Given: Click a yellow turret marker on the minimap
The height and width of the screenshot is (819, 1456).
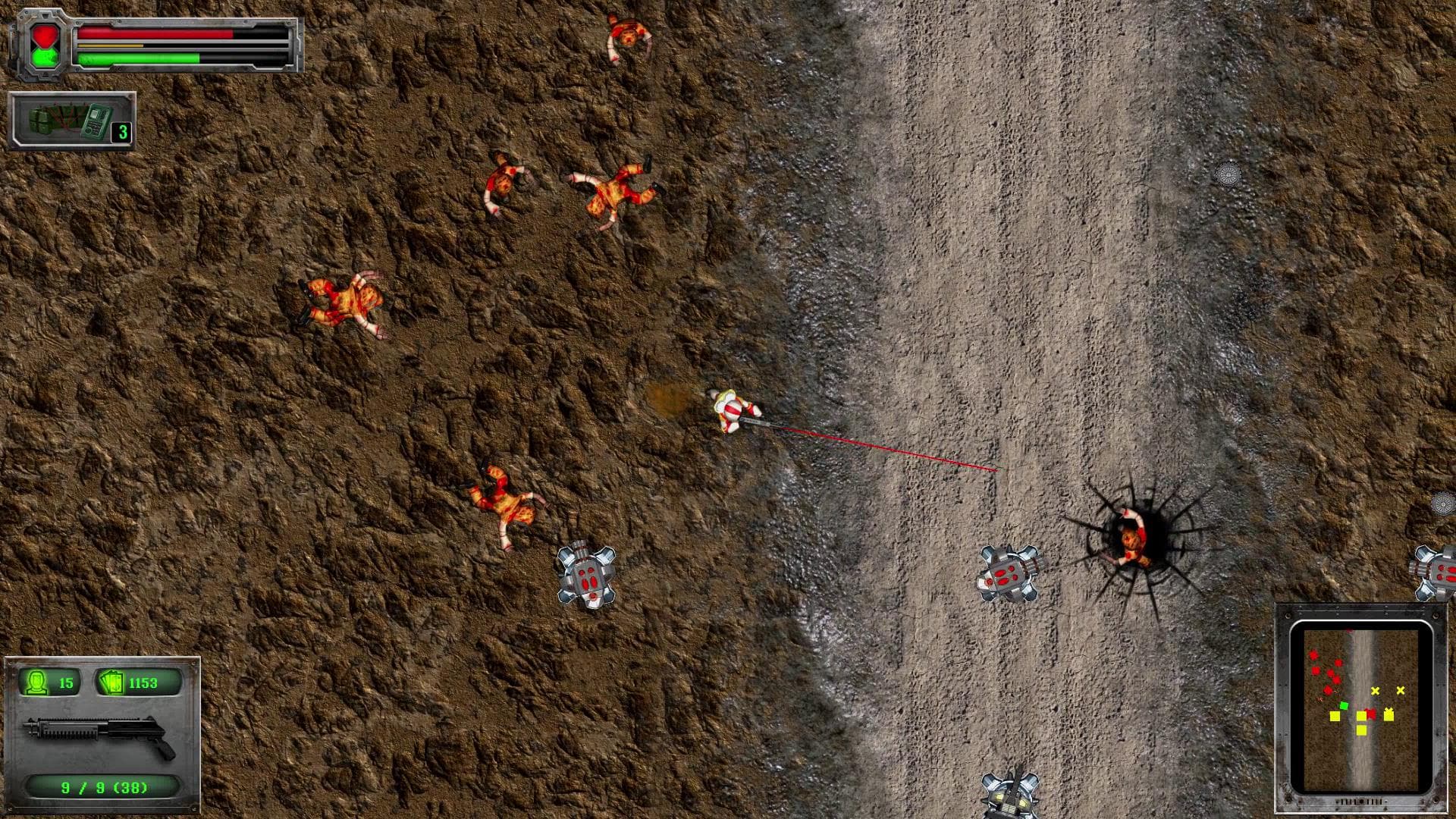Looking at the screenshot, I should click(1335, 716).
